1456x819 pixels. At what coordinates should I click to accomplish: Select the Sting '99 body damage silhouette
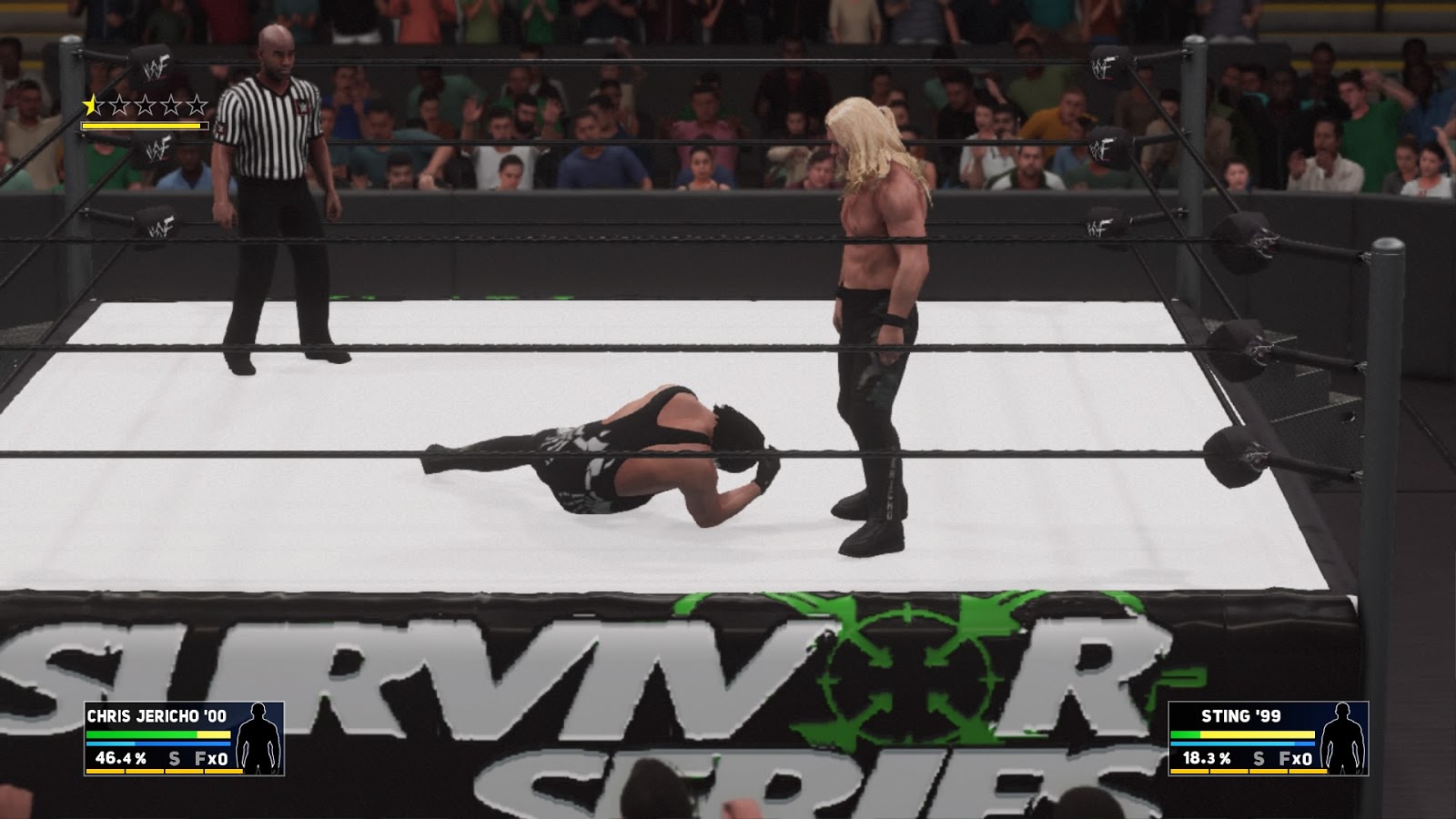(1344, 739)
